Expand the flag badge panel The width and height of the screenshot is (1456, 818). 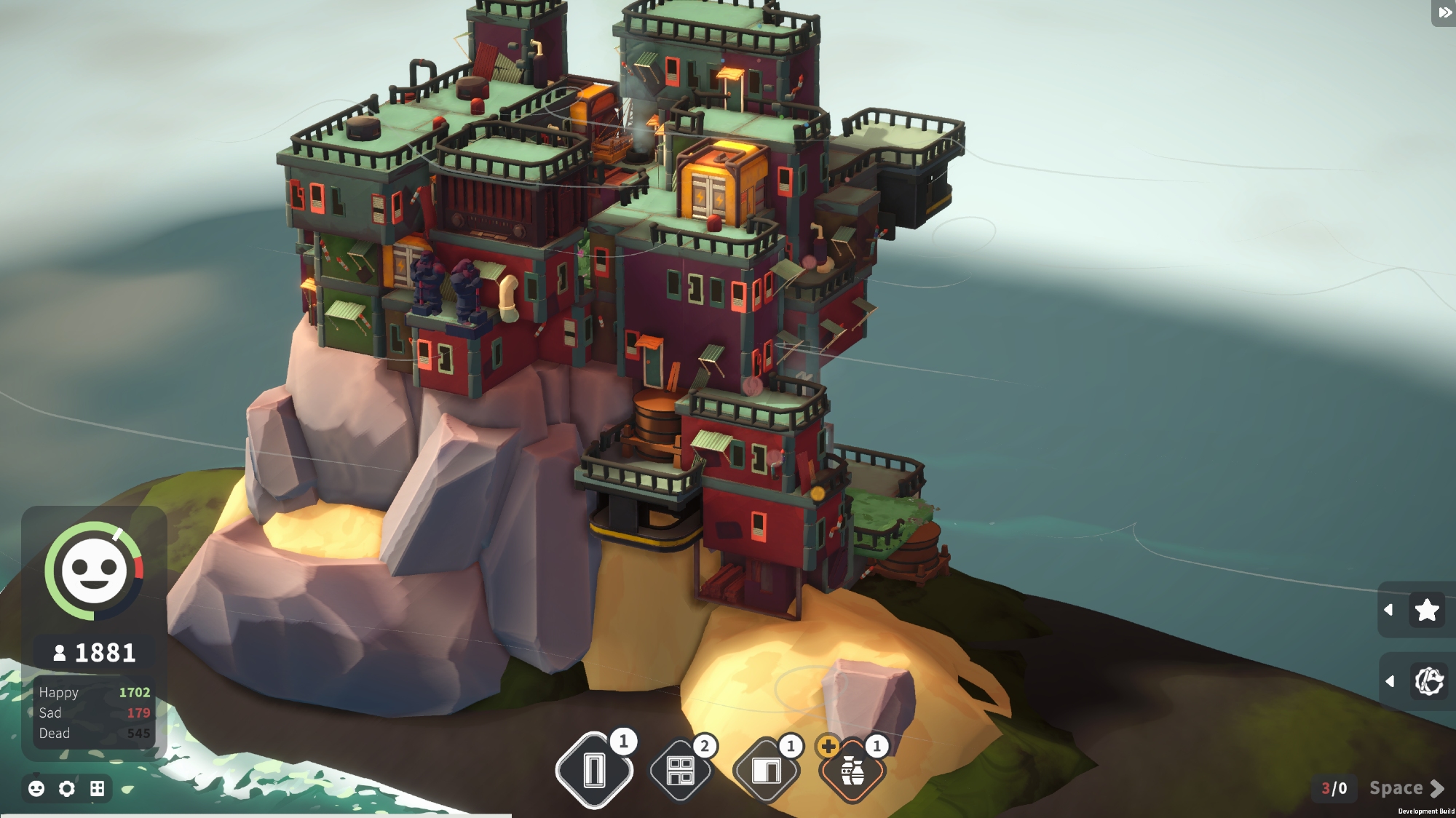click(x=1390, y=681)
